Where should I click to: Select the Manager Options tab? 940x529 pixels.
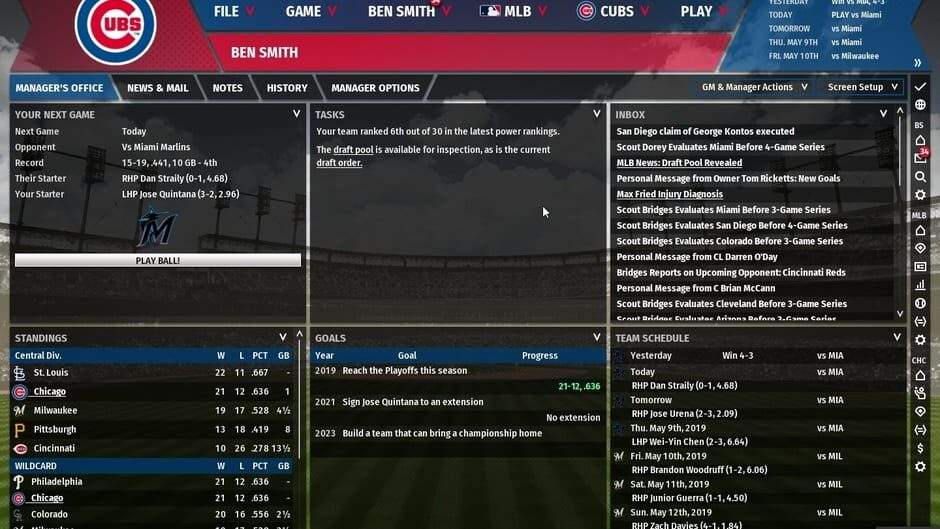(375, 88)
